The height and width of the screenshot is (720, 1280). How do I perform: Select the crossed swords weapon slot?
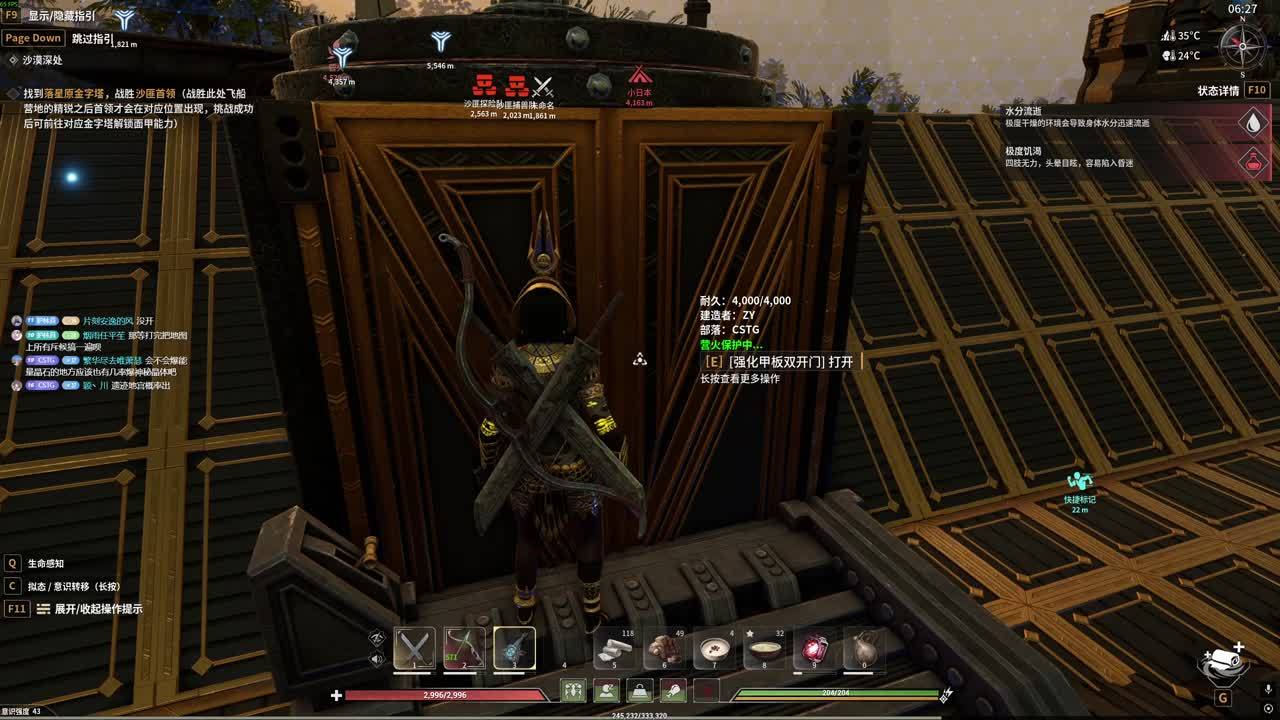coord(414,648)
